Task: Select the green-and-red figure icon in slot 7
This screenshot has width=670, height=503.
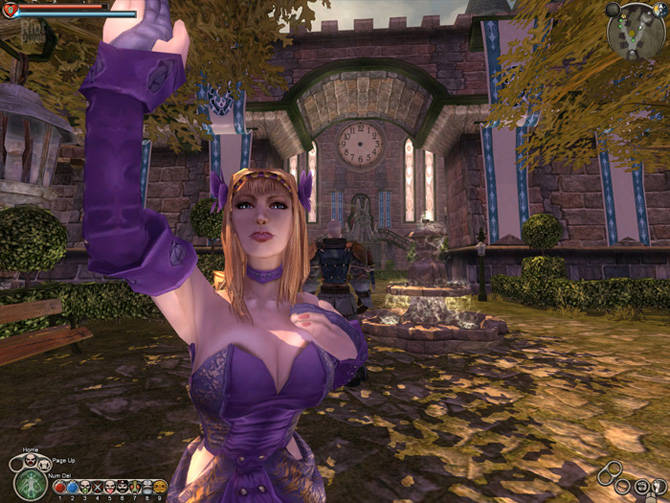Action: [135, 487]
